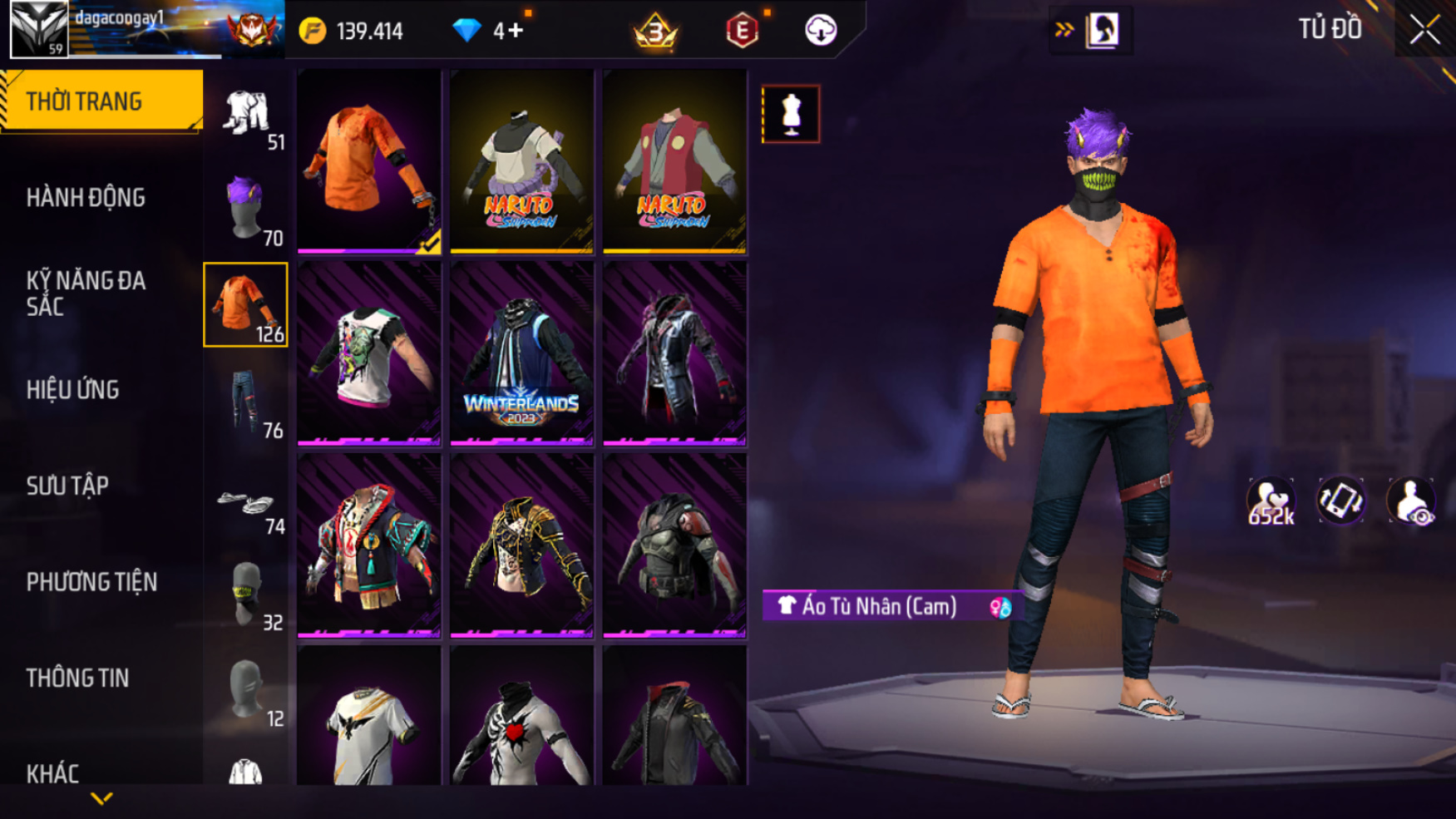This screenshot has width=1456, height=819.
Task: Pick the Winterlands 2023 jacket
Action: pyautogui.click(x=521, y=353)
